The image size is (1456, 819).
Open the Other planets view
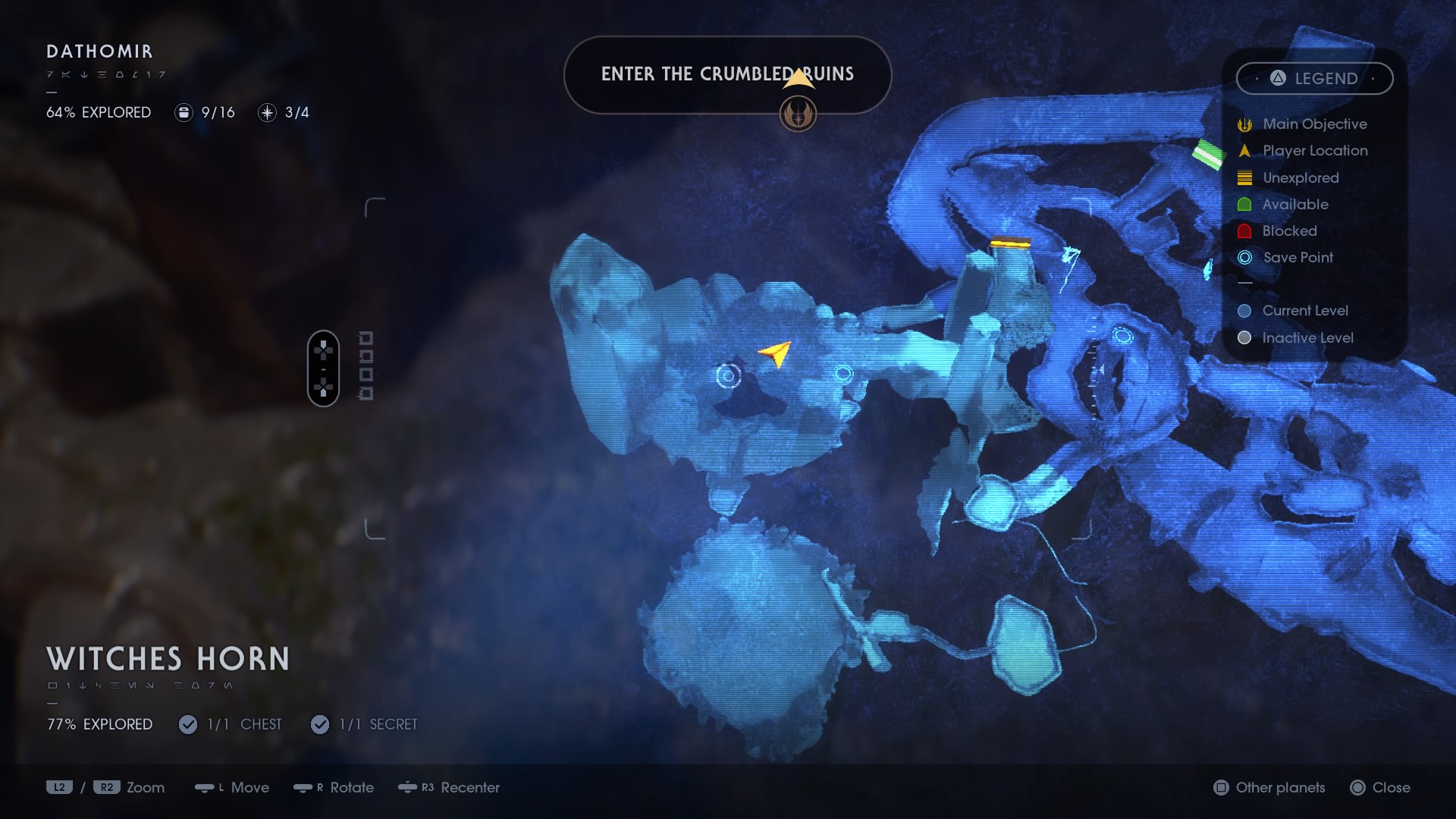point(1269,787)
